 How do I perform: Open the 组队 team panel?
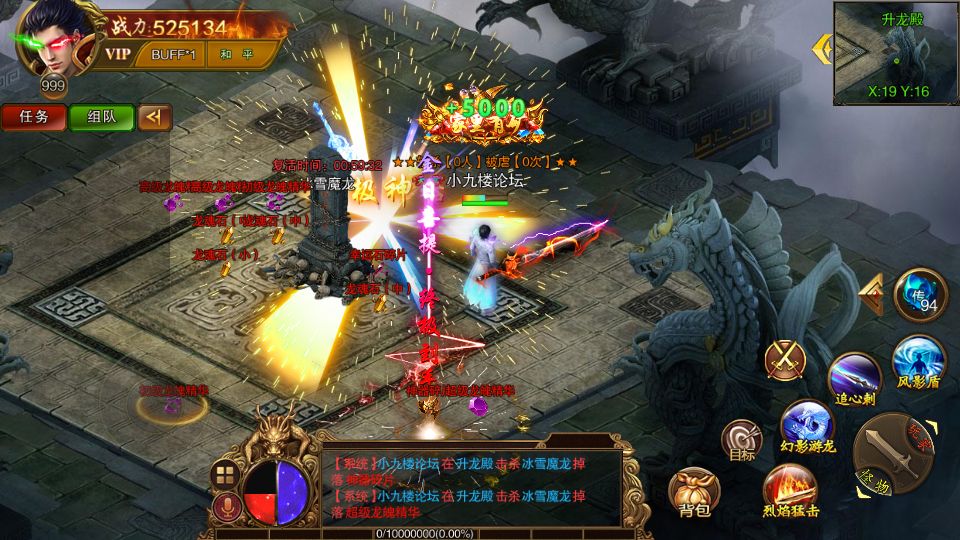[101, 117]
